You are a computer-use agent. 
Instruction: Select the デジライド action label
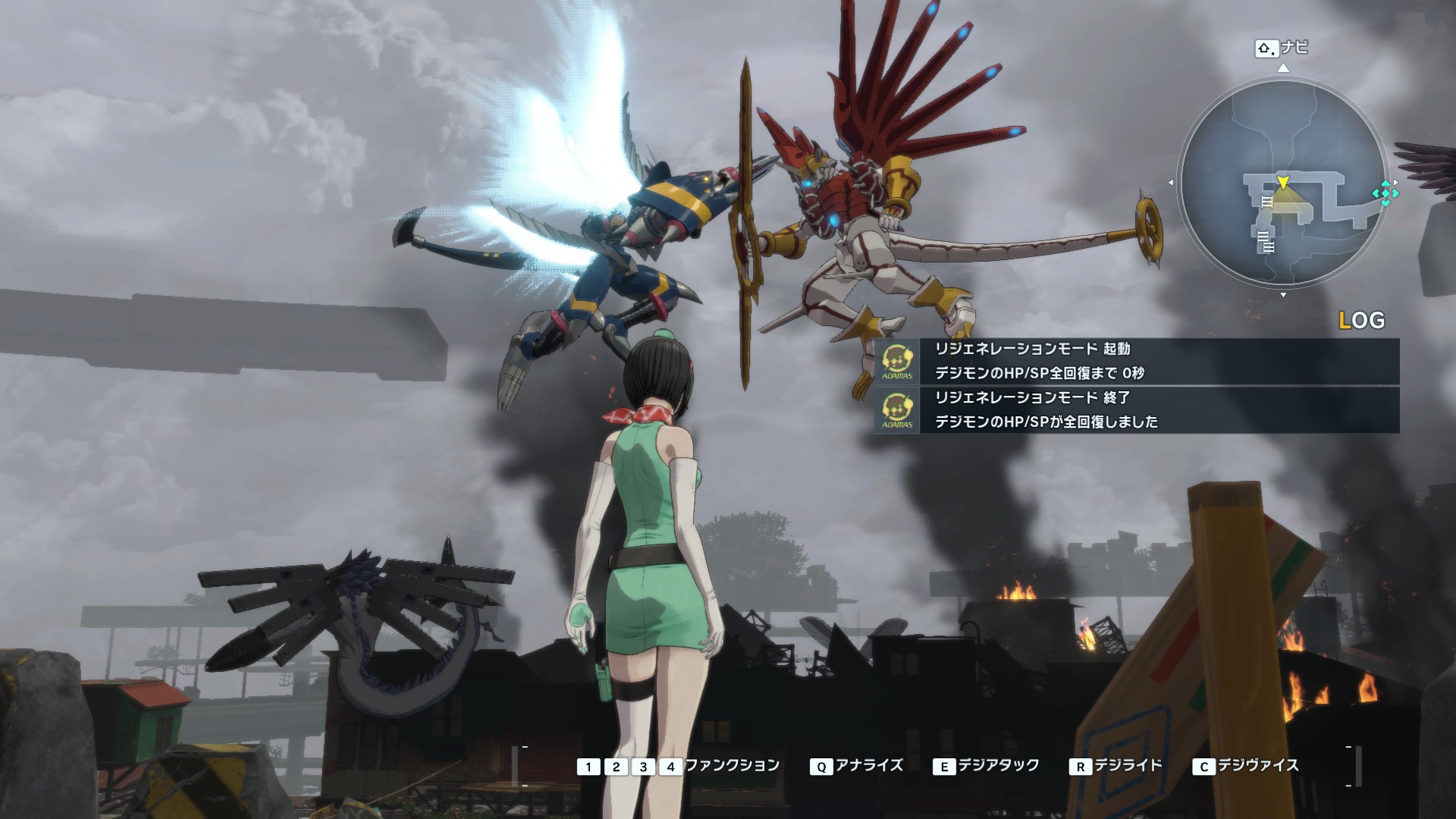(x=1127, y=766)
